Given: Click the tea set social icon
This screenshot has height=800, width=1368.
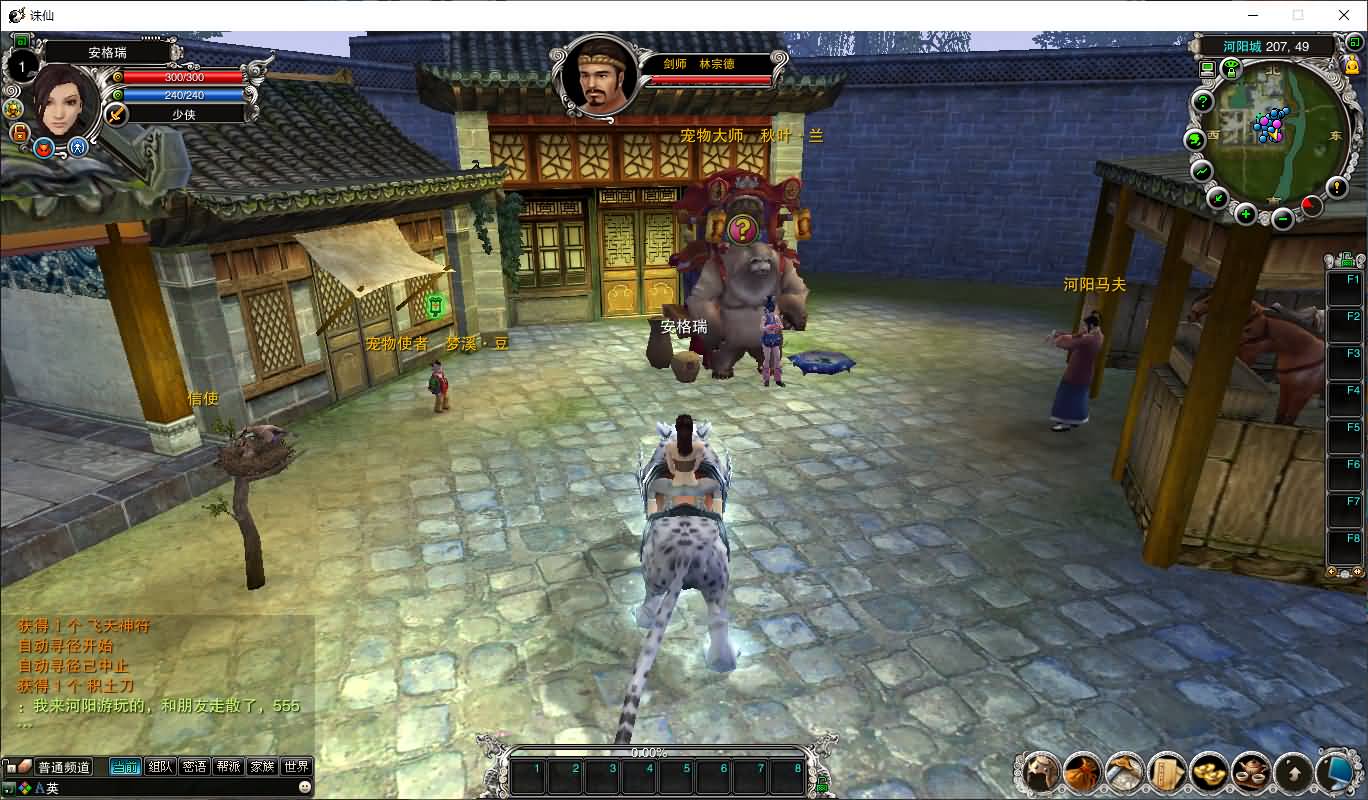Looking at the screenshot, I should tap(1253, 772).
